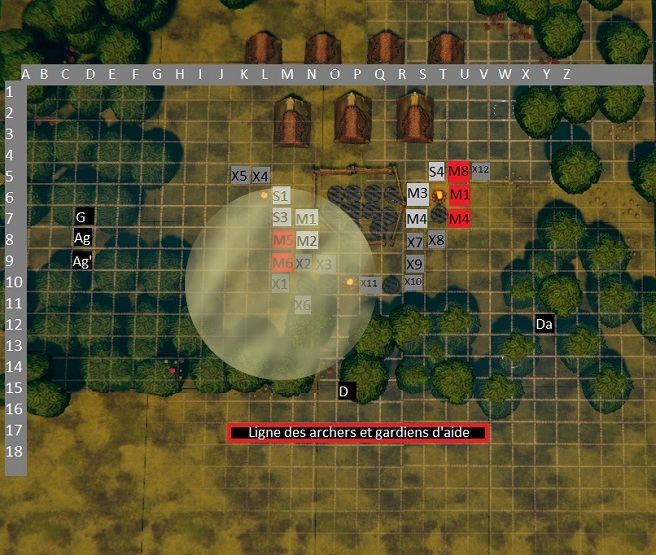Select the red M6 unit token
656x555 pixels.
point(283,263)
